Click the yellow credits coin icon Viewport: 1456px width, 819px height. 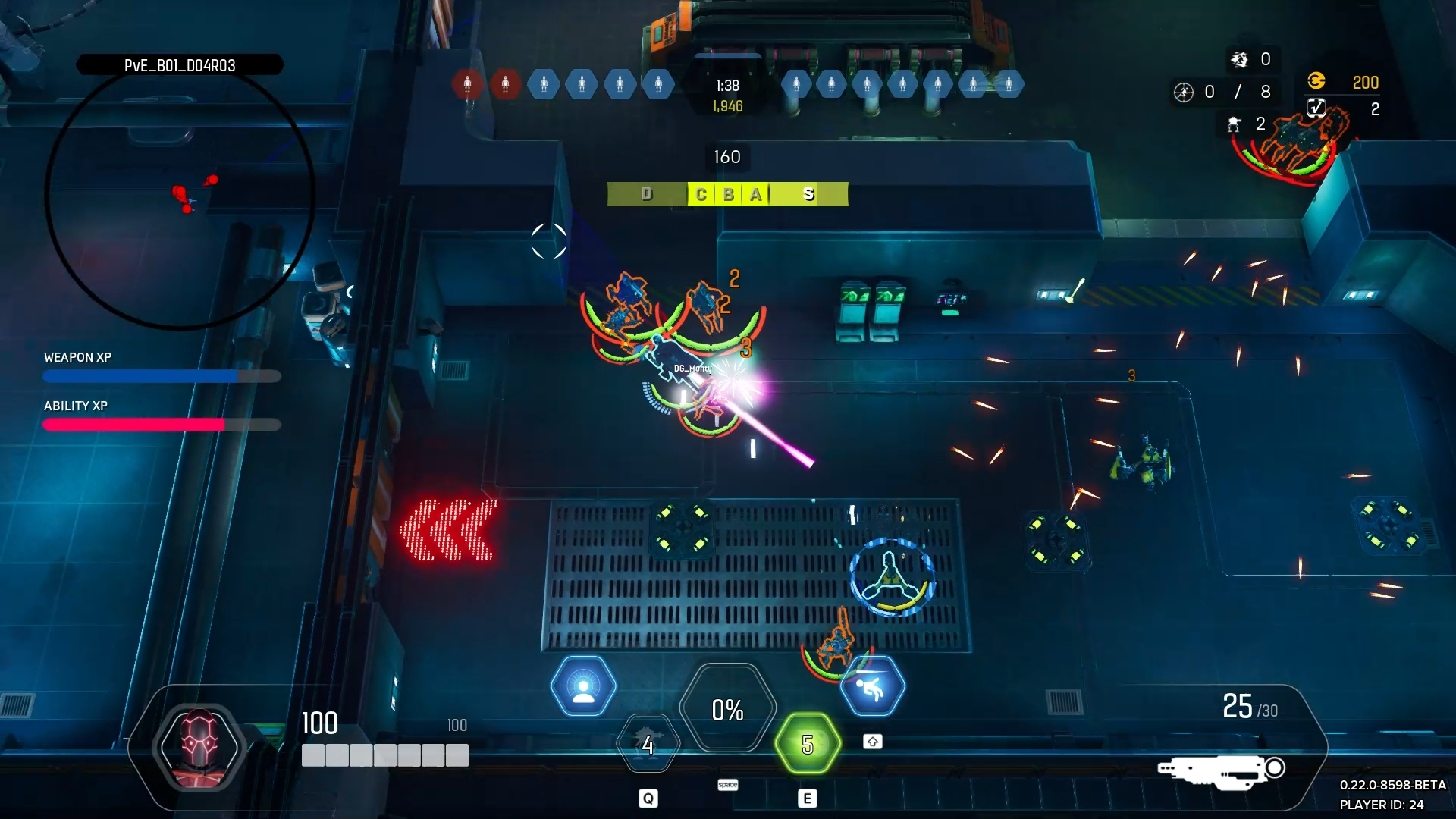coord(1316,82)
